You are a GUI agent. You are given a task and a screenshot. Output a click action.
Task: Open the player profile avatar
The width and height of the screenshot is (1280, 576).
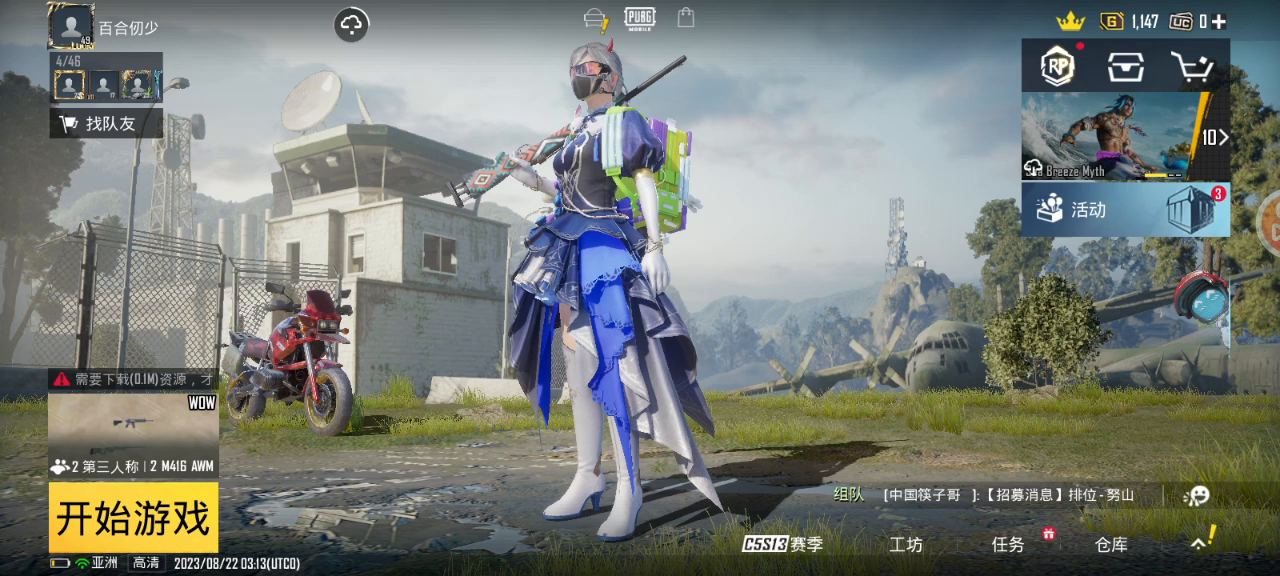tap(72, 26)
